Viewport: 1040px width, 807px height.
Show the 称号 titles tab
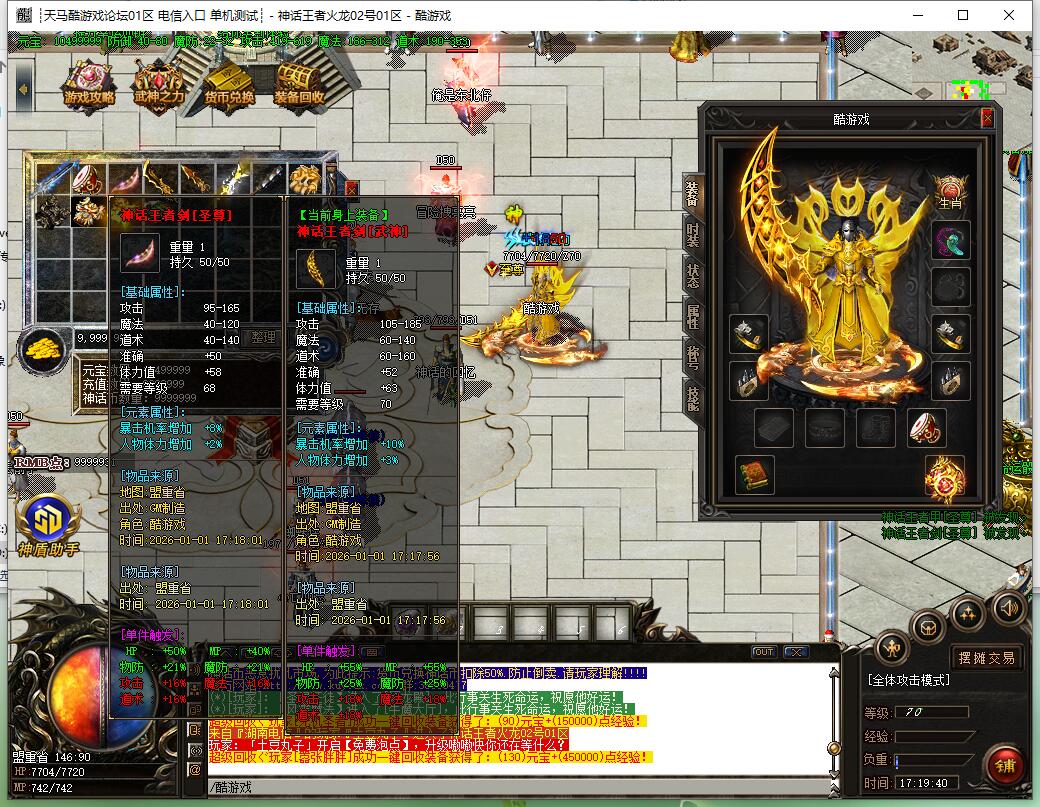coord(692,357)
